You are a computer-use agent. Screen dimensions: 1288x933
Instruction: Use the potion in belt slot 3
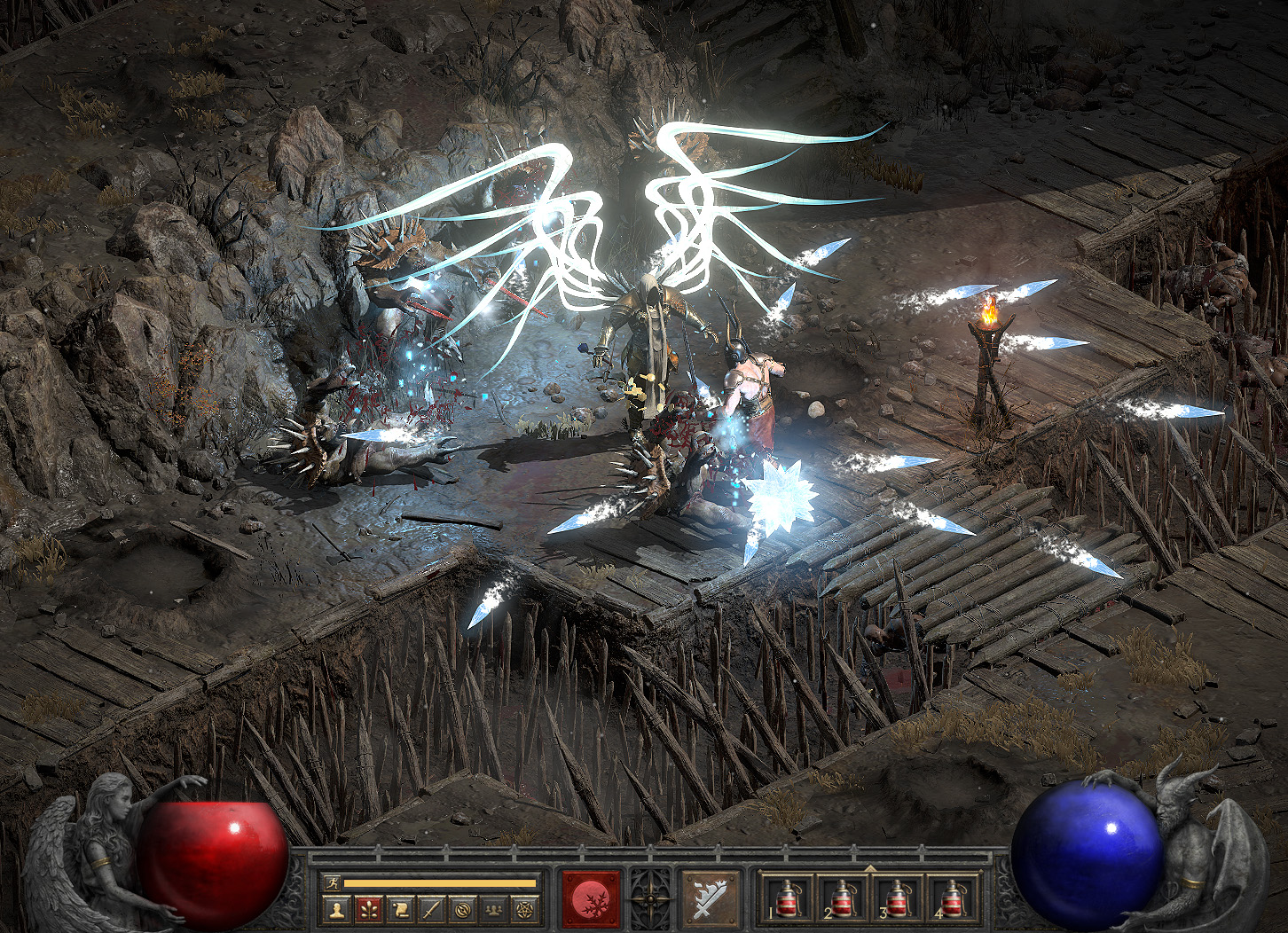pos(896,899)
